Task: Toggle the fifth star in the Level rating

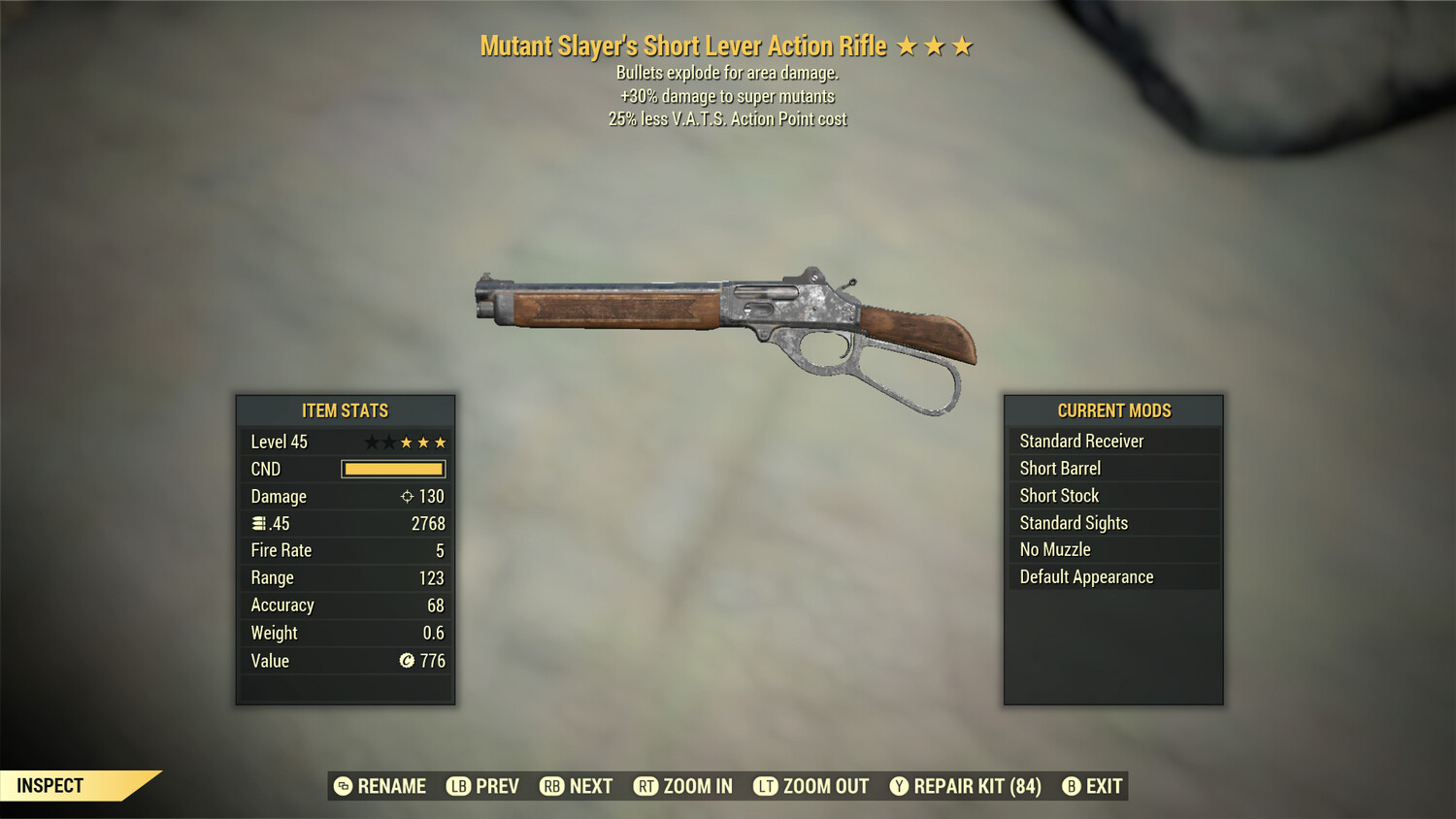Action: click(x=443, y=442)
